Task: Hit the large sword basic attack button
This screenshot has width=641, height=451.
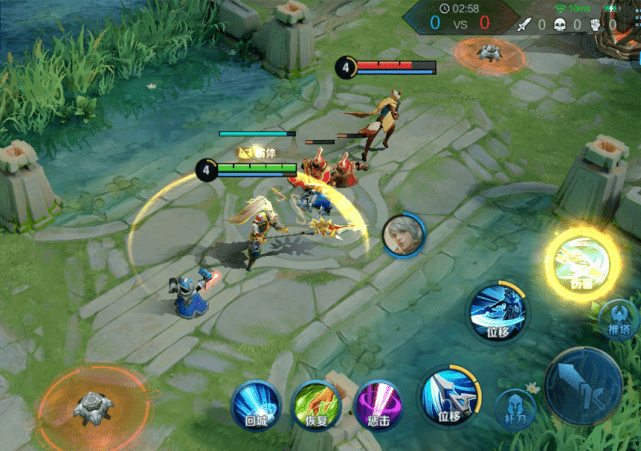Action: [585, 386]
